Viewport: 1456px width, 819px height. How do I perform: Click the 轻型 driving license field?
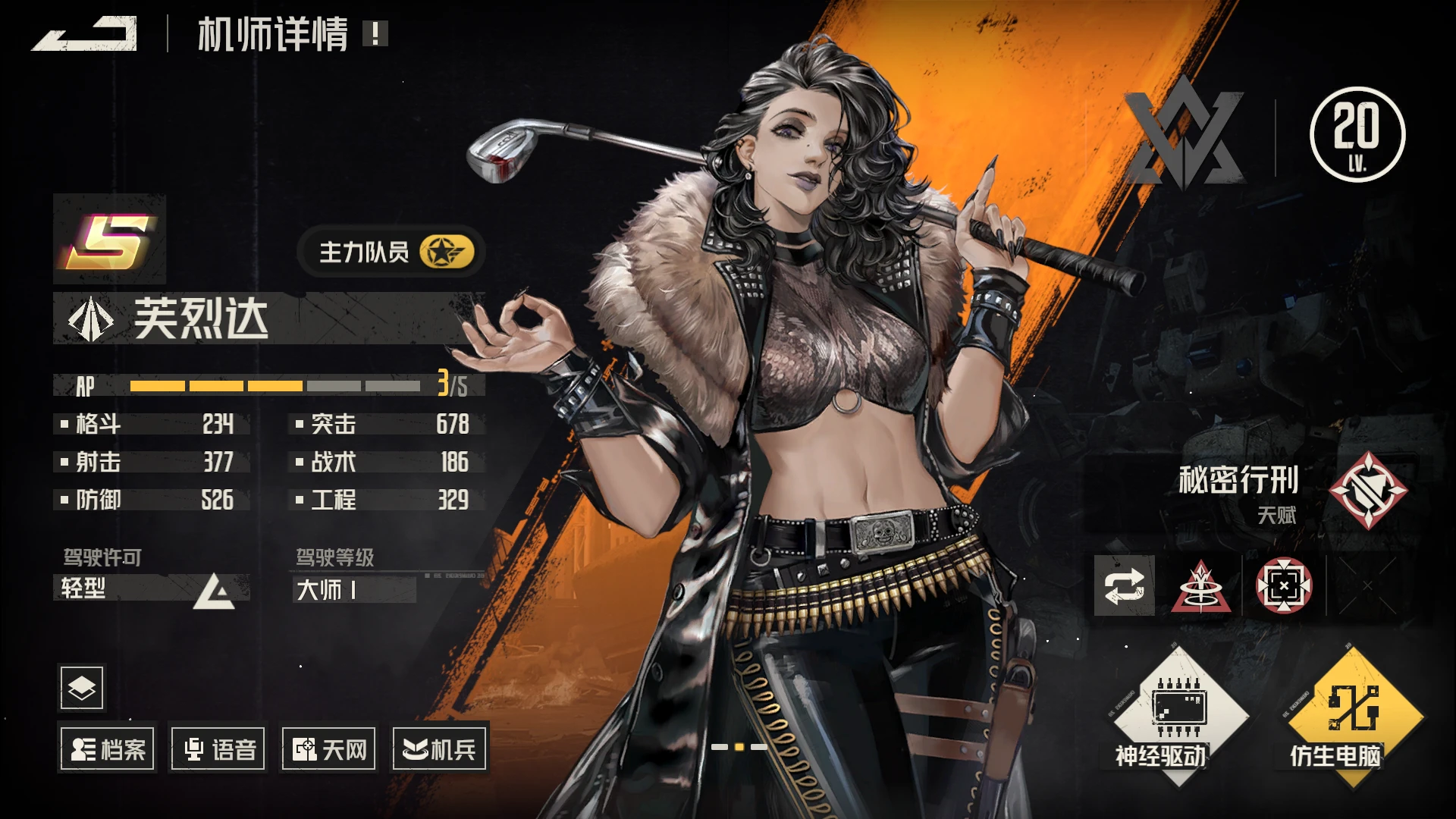(x=152, y=588)
